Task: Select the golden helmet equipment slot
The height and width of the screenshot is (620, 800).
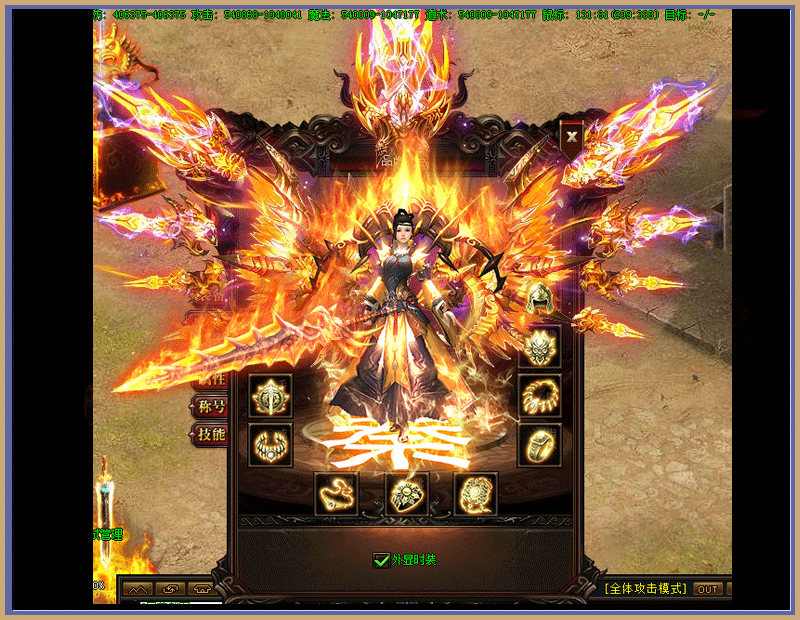Action: tap(539, 298)
